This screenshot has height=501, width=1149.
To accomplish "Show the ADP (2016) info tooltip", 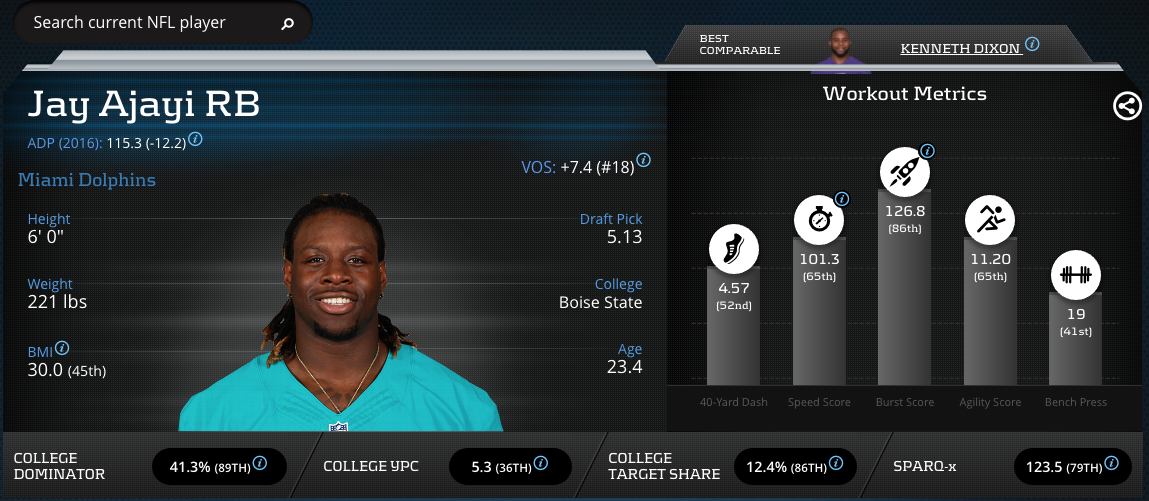I will click(196, 140).
